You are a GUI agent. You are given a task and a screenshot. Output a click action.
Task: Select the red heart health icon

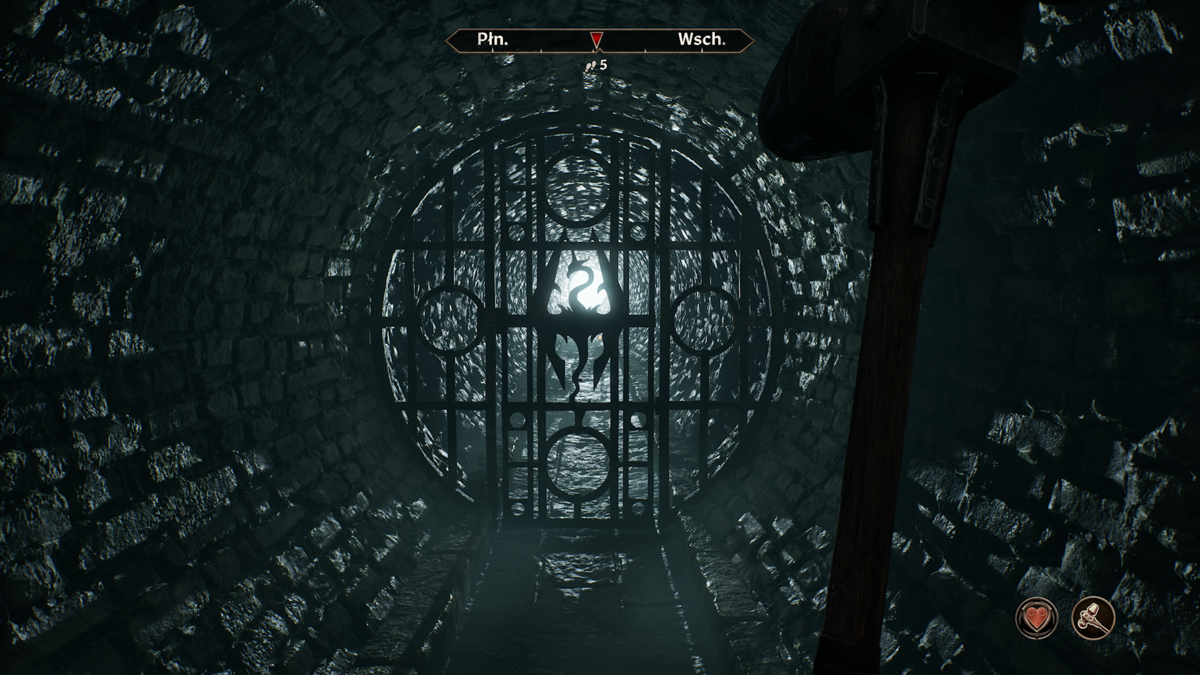click(1037, 617)
